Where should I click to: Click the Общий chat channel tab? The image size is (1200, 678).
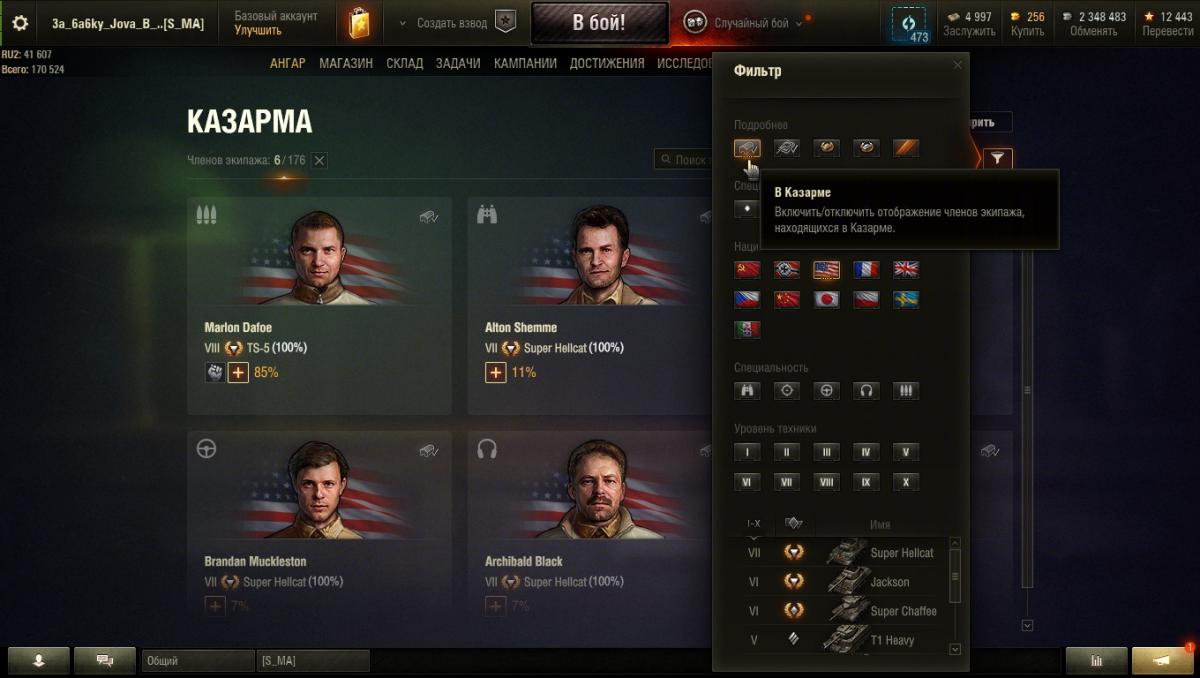(x=197, y=661)
